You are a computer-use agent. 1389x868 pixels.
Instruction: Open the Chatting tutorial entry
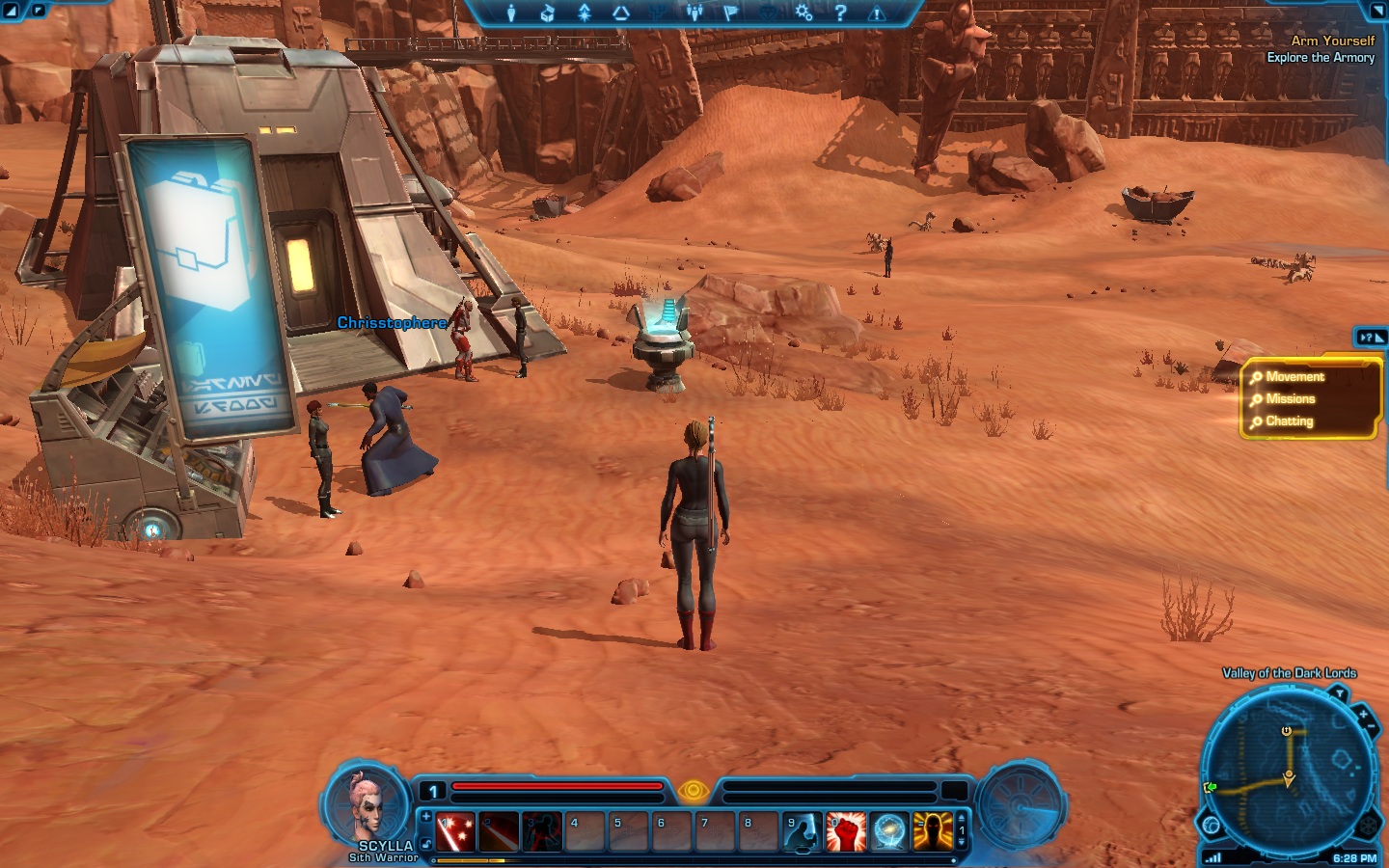(1289, 421)
